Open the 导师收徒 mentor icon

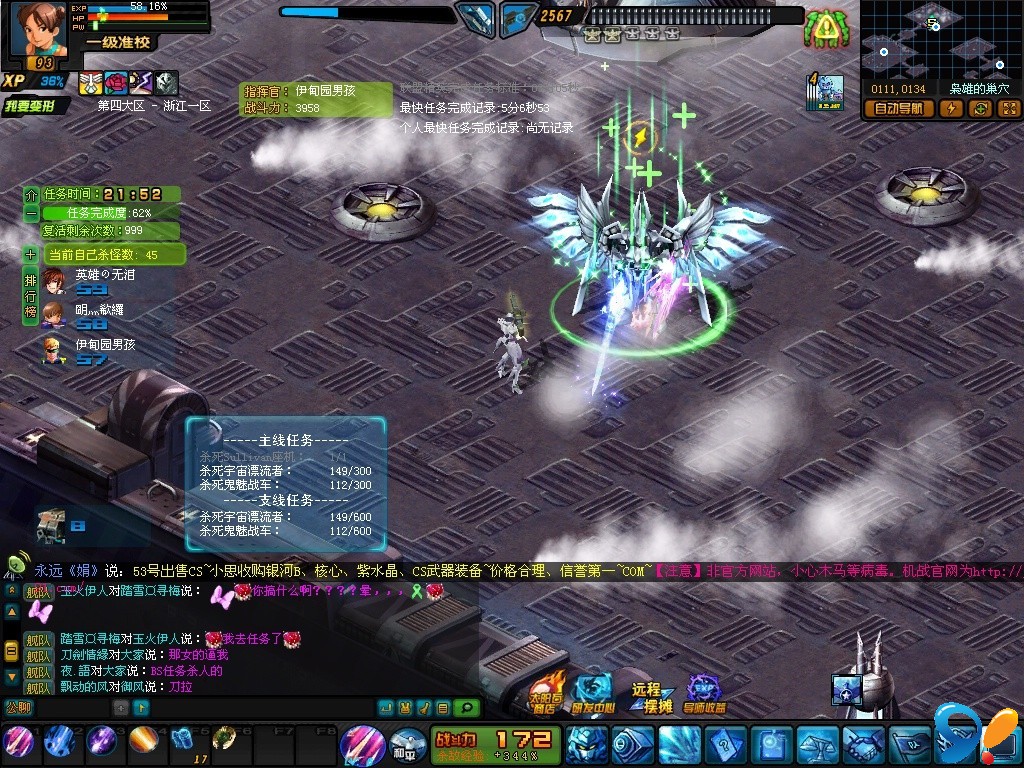click(x=705, y=692)
